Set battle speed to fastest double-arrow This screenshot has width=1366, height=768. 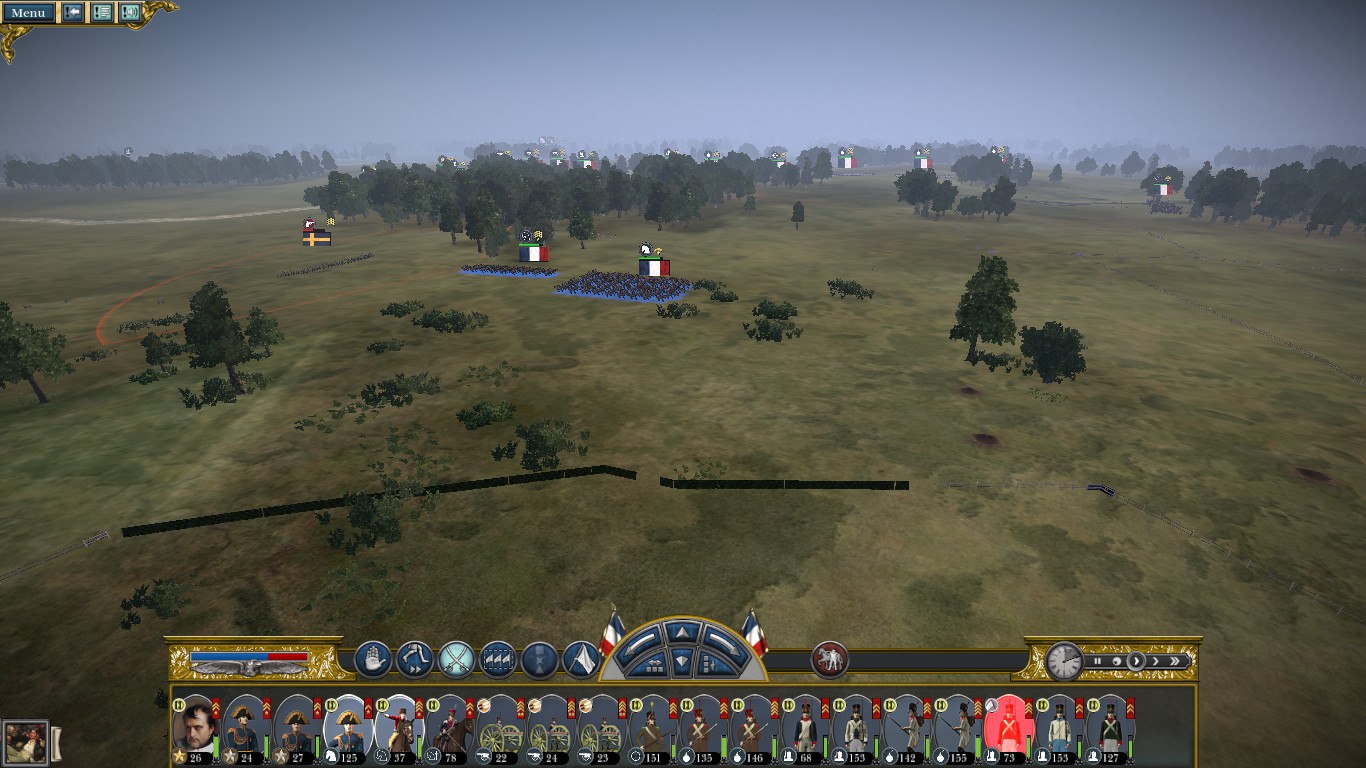point(1177,661)
